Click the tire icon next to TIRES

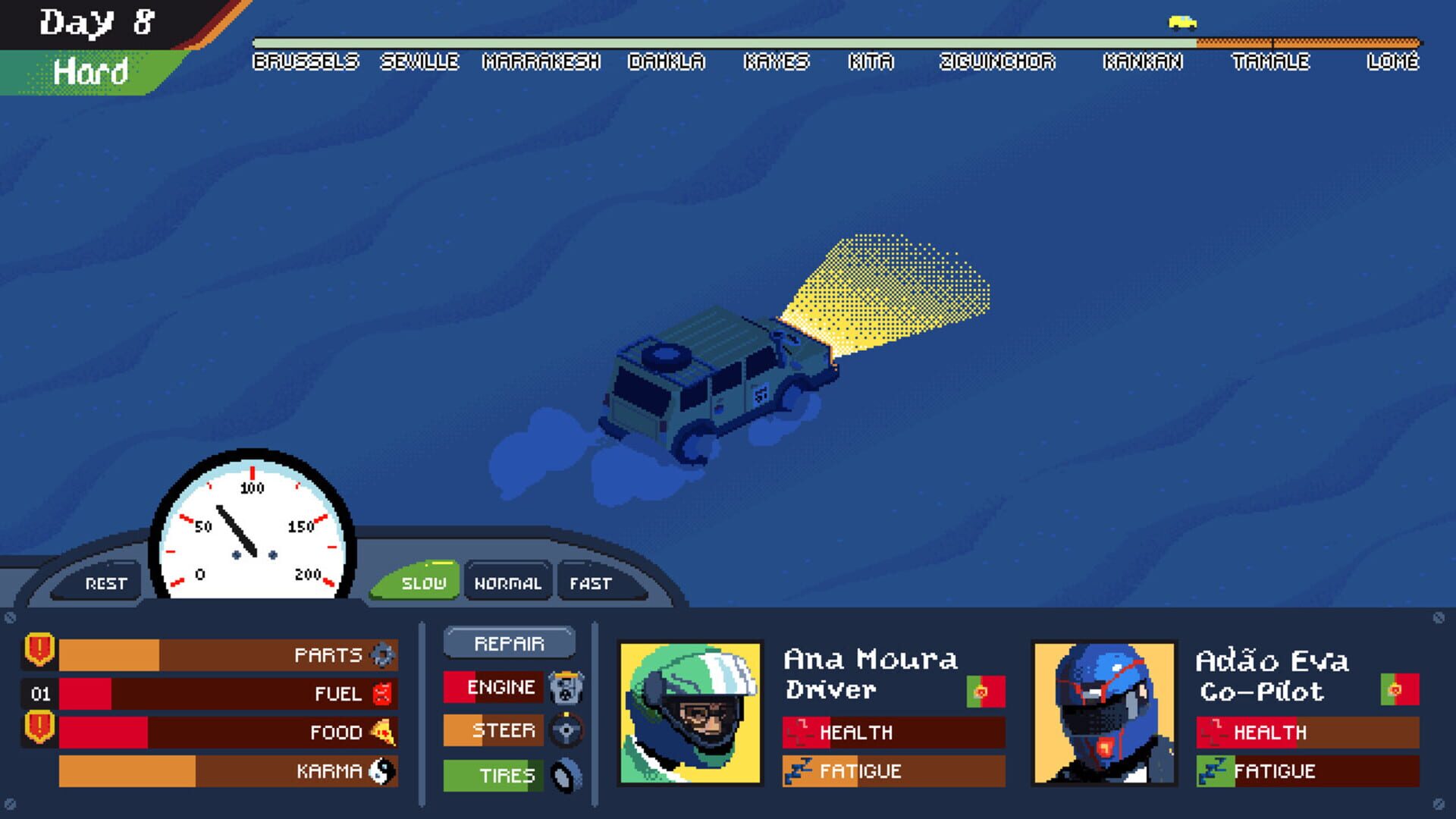pyautogui.click(x=565, y=774)
